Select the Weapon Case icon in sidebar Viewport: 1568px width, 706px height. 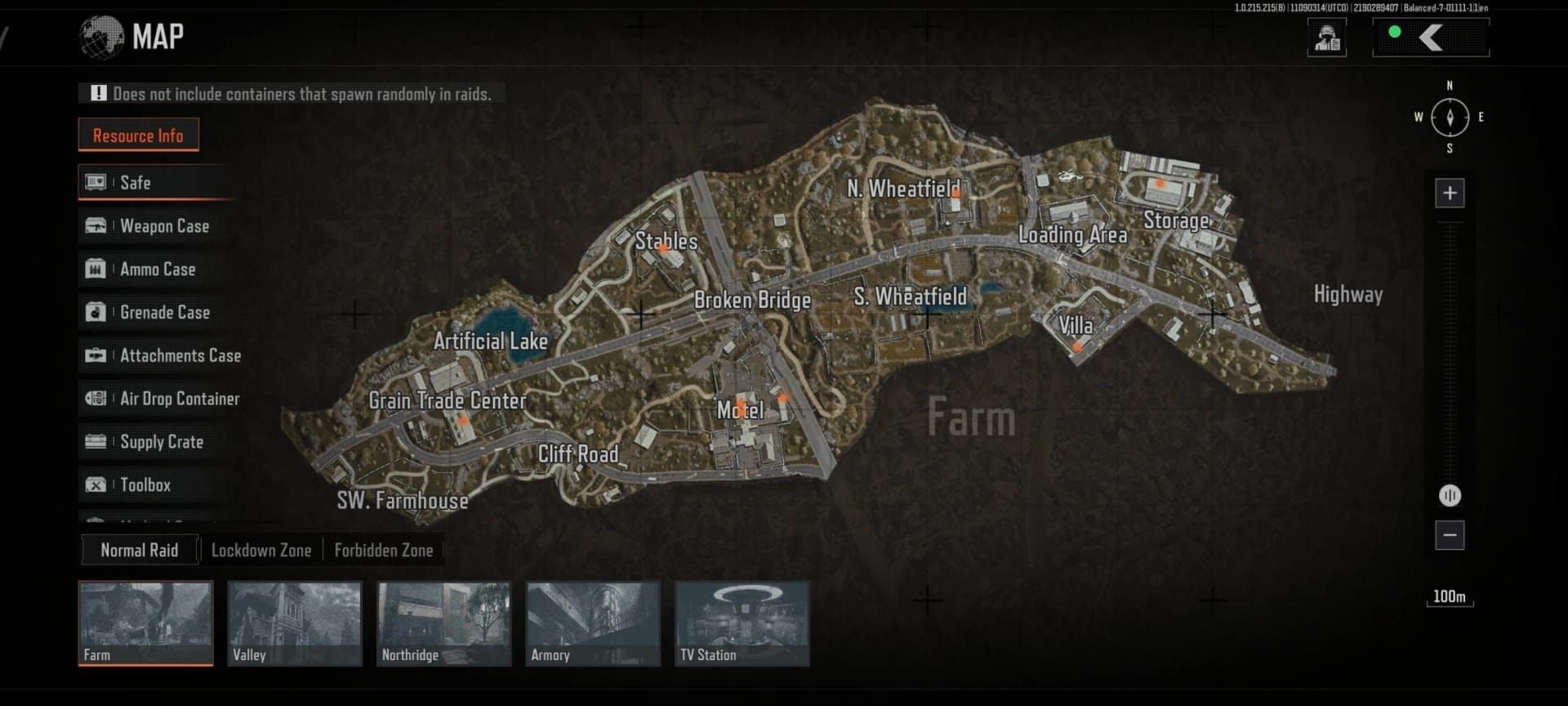coord(96,226)
